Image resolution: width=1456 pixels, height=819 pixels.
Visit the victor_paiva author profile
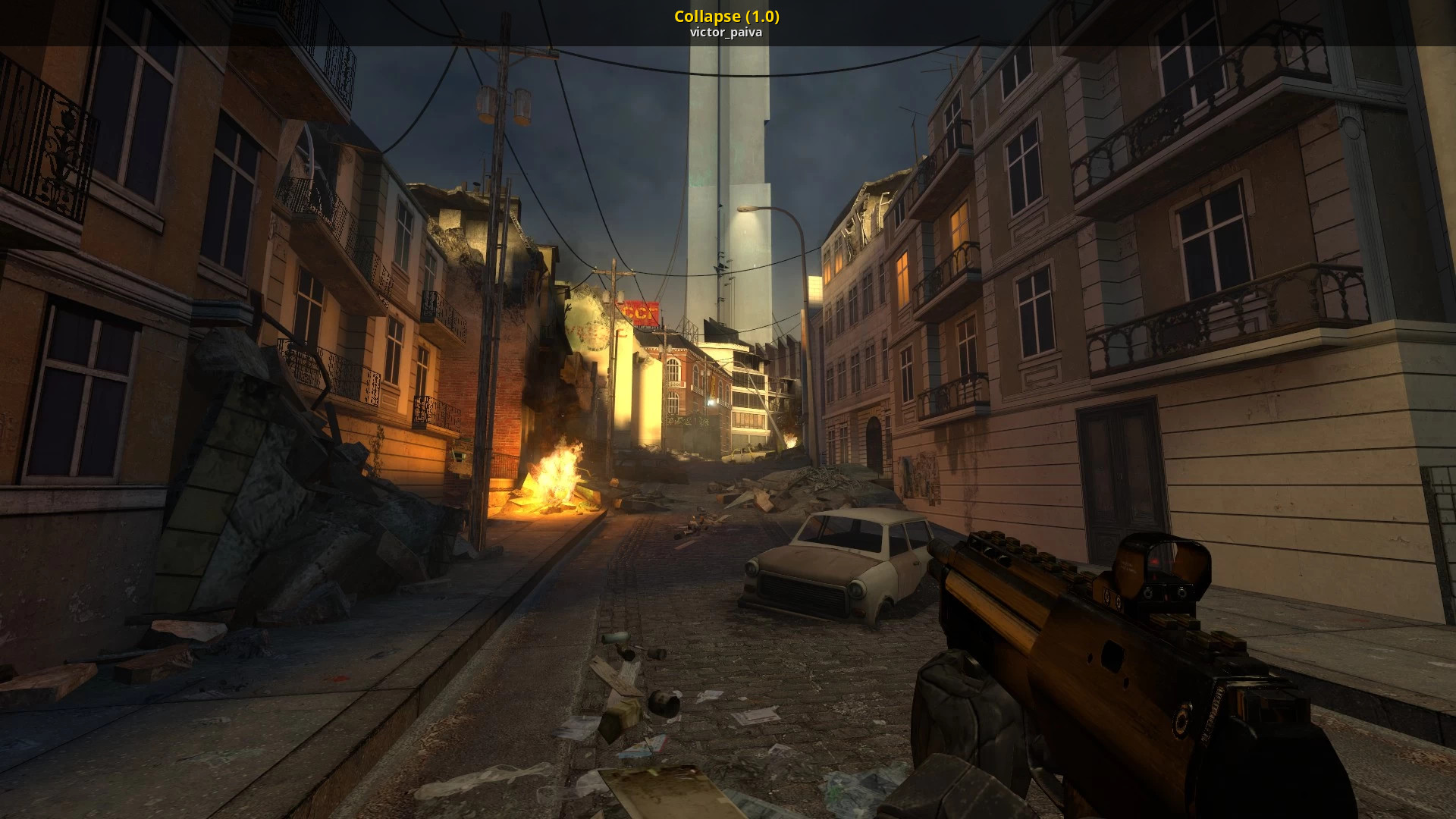(x=726, y=33)
